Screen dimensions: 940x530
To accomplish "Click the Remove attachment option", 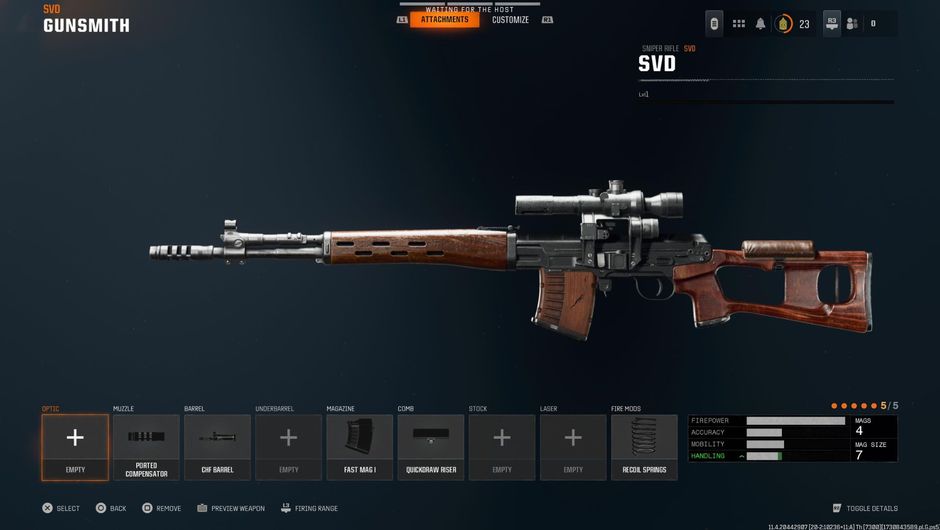I will [x=162, y=508].
